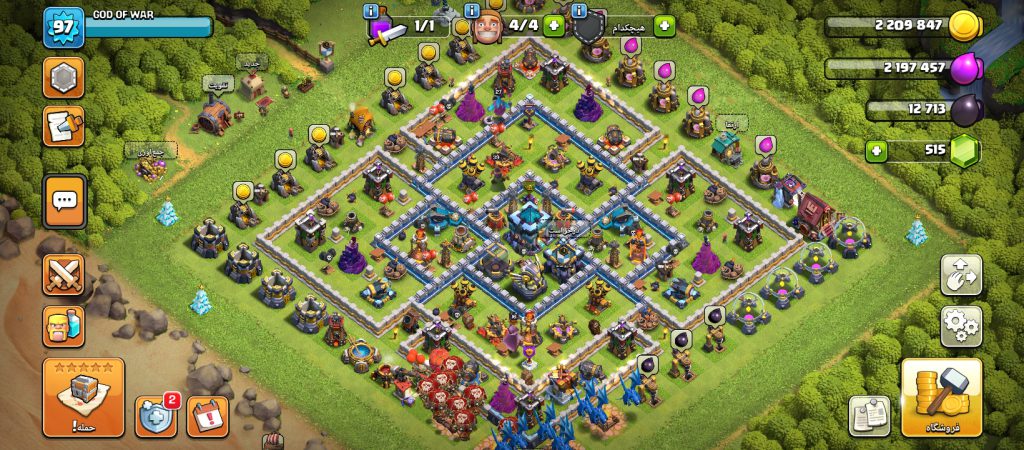Open the scroll and pencil notes button
This screenshot has width=1024, height=450.
[63, 127]
